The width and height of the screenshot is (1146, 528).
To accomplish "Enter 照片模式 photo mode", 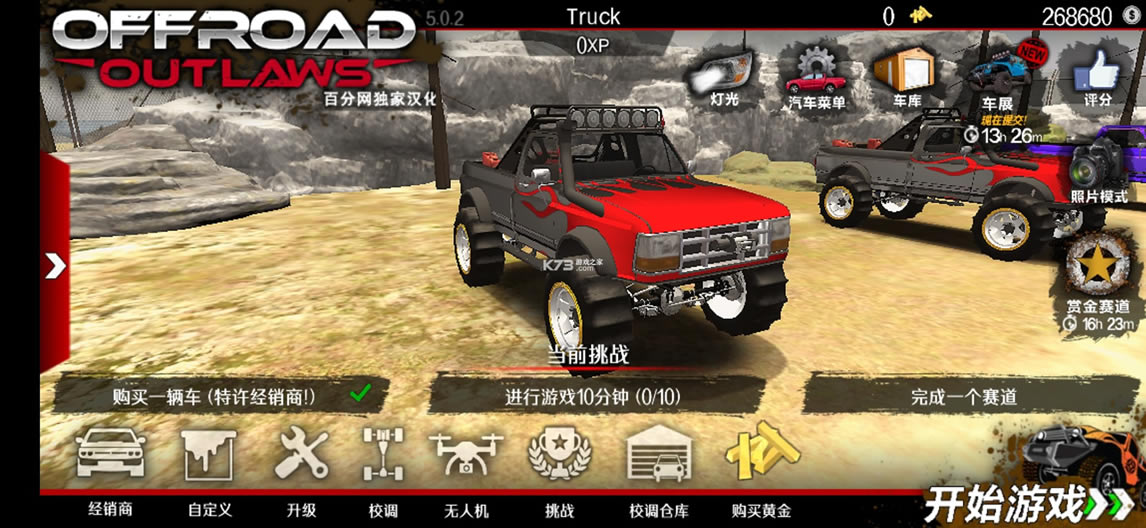I will 1098,168.
